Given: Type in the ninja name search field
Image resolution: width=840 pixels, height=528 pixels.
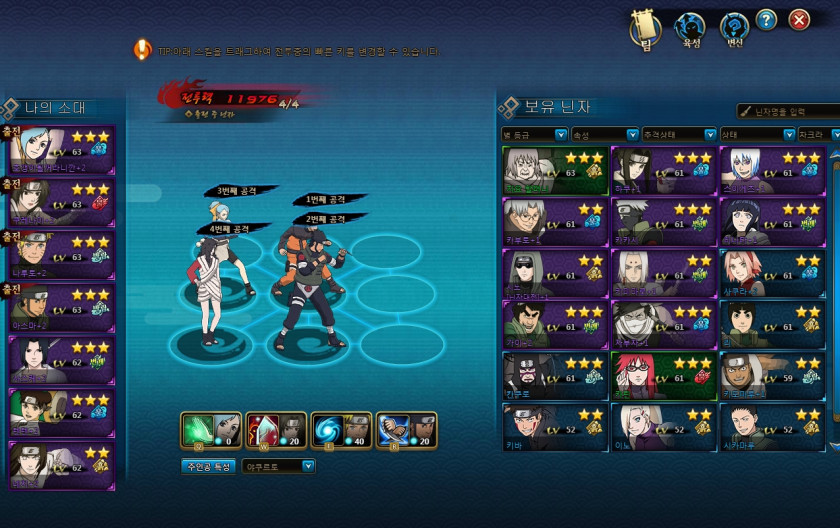Looking at the screenshot, I should coord(791,111).
